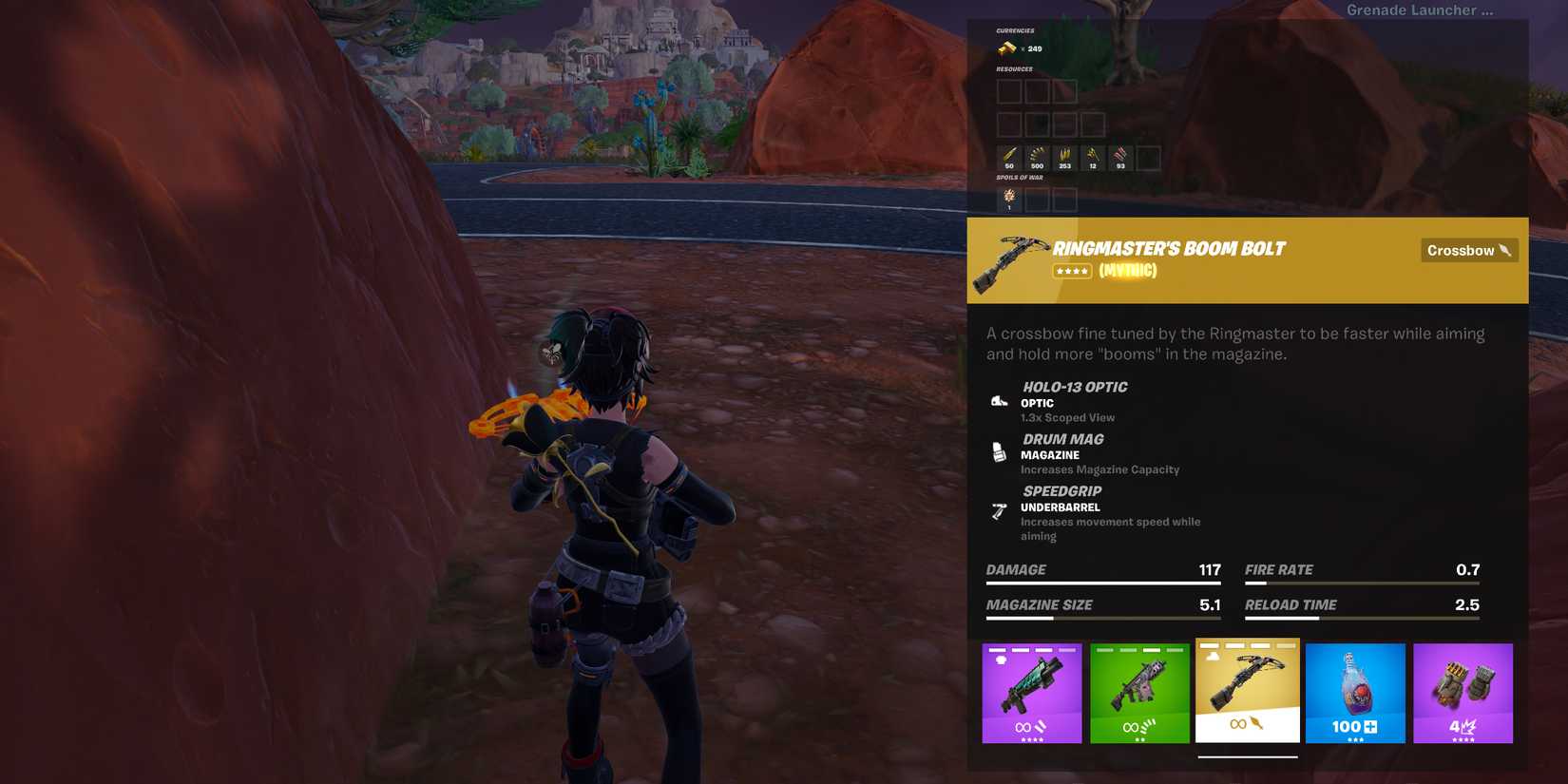Select the rockets icon showing 93
The height and width of the screenshot is (784, 1568).
(1119, 156)
